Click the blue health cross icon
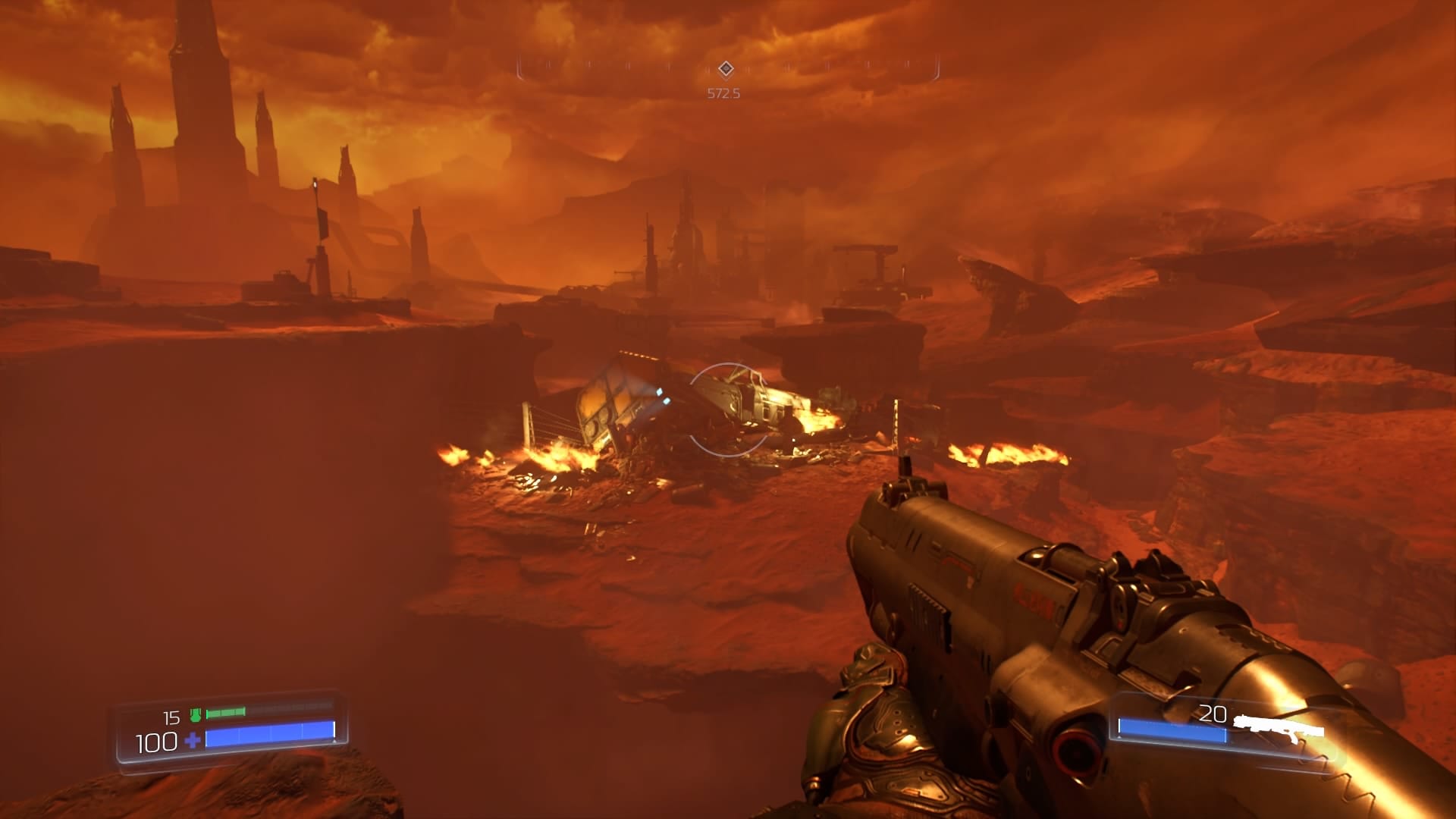Image resolution: width=1456 pixels, height=819 pixels. tap(192, 741)
